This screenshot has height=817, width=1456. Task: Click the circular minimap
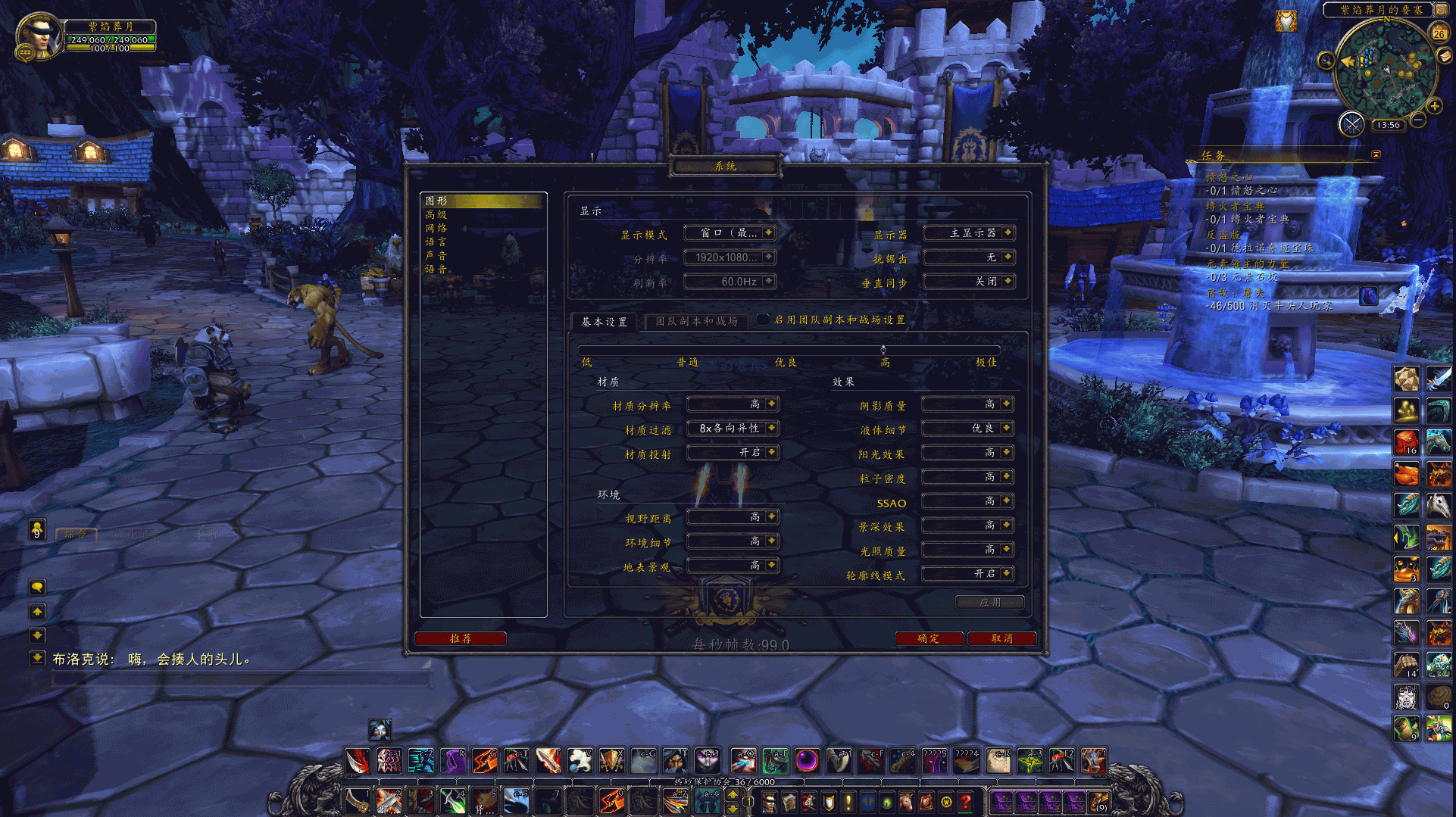click(1385, 70)
